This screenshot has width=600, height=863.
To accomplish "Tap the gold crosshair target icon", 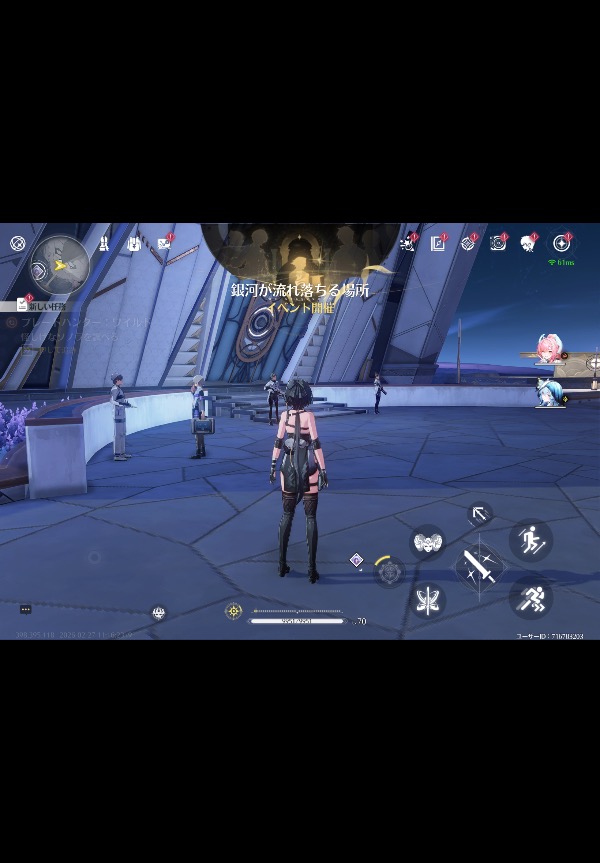I will pos(234,611).
